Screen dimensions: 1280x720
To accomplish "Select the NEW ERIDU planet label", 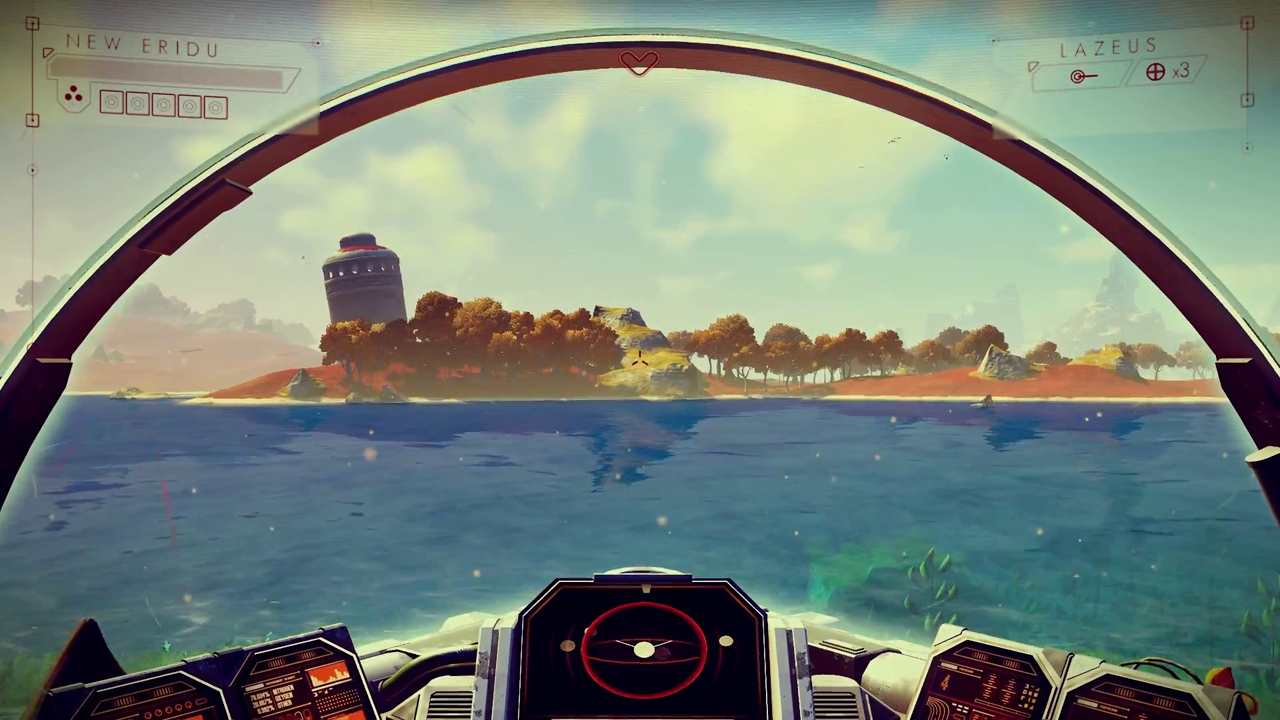I will tap(143, 46).
